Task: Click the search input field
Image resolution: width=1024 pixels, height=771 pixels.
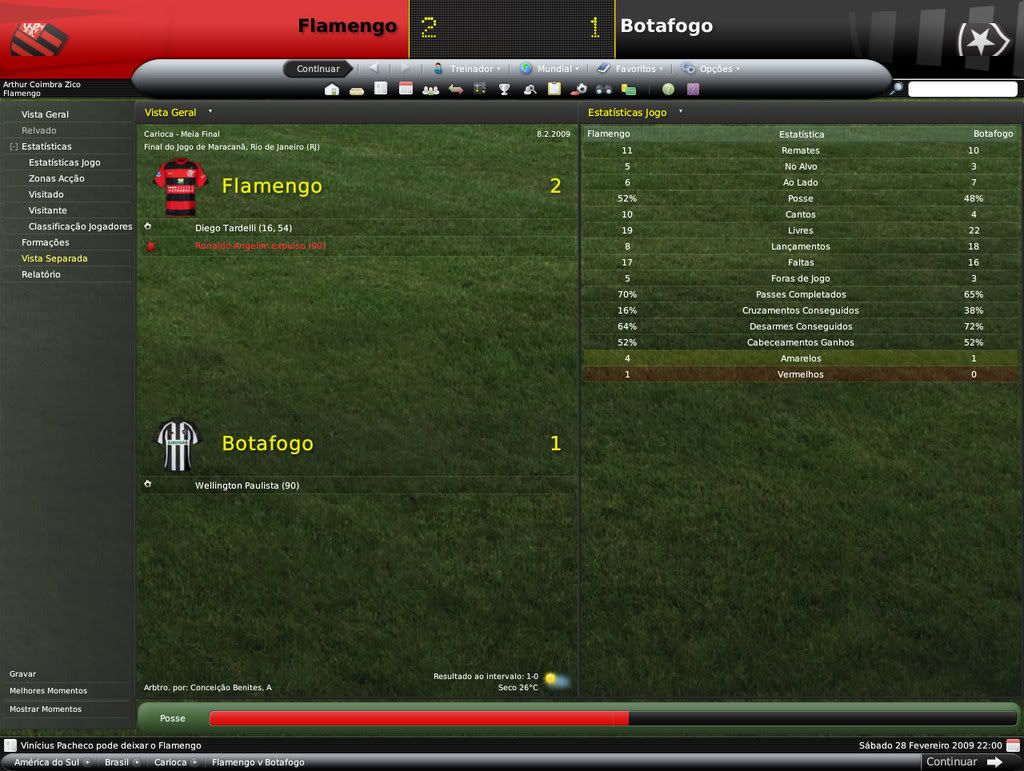Action: 962,89
